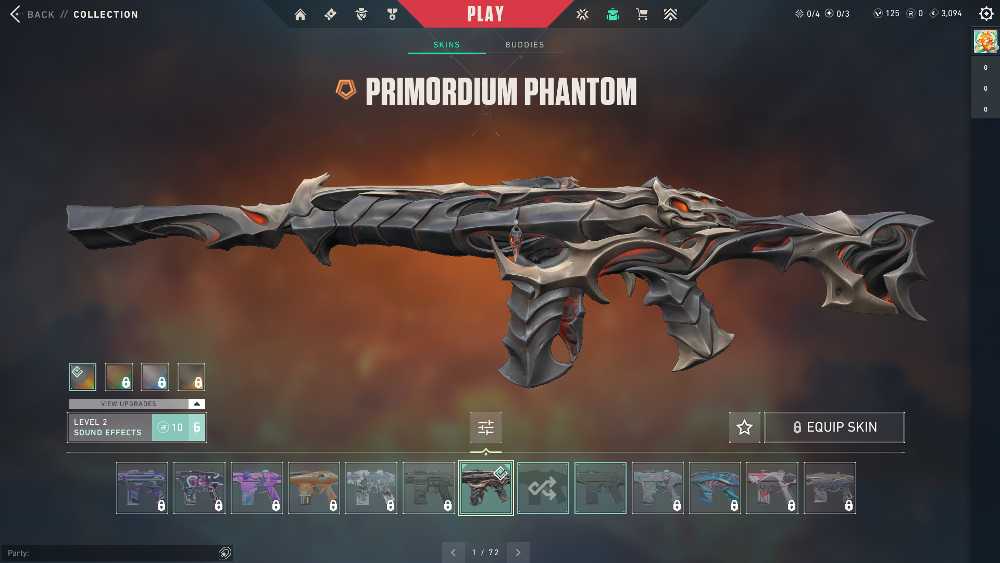Image resolution: width=1000 pixels, height=563 pixels.
Task: Pick the pink and purple Phantom skin
Action: click(x=257, y=488)
